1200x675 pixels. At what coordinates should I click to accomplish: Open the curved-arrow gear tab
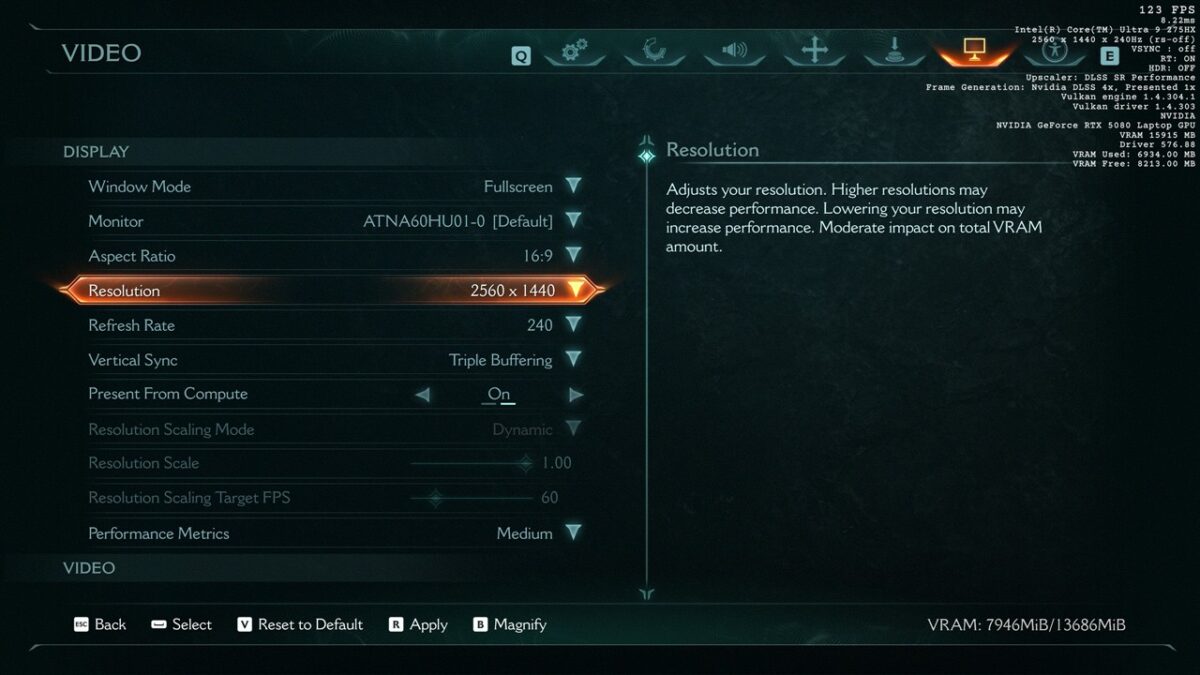pyautogui.click(x=655, y=51)
